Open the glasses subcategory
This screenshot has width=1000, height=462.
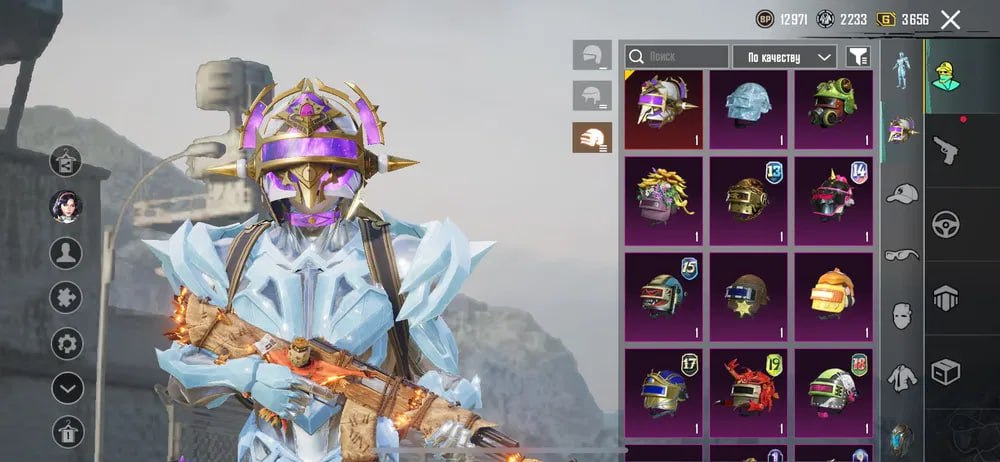pos(901,254)
